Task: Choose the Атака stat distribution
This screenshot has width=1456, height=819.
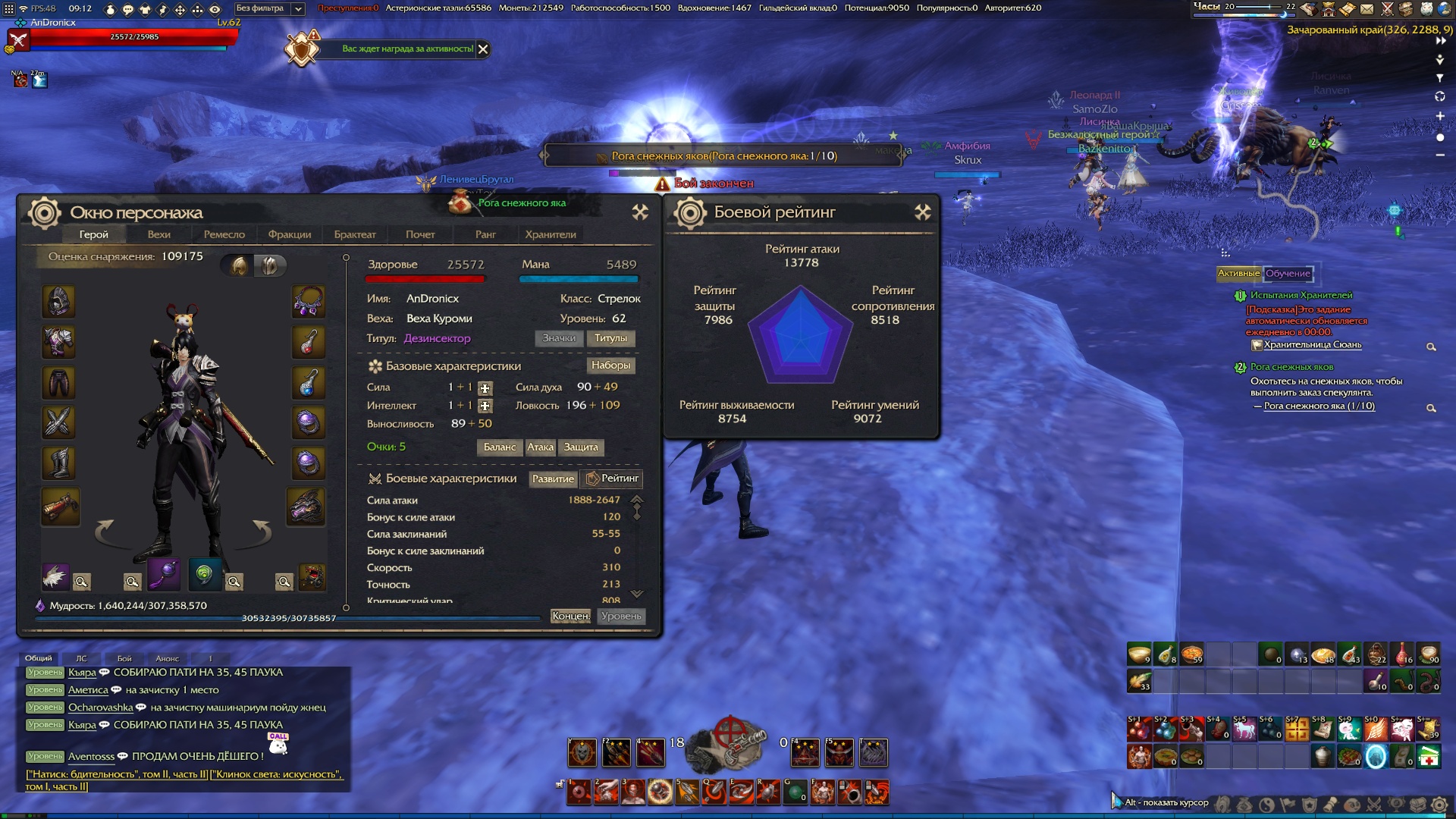Action: pos(540,447)
